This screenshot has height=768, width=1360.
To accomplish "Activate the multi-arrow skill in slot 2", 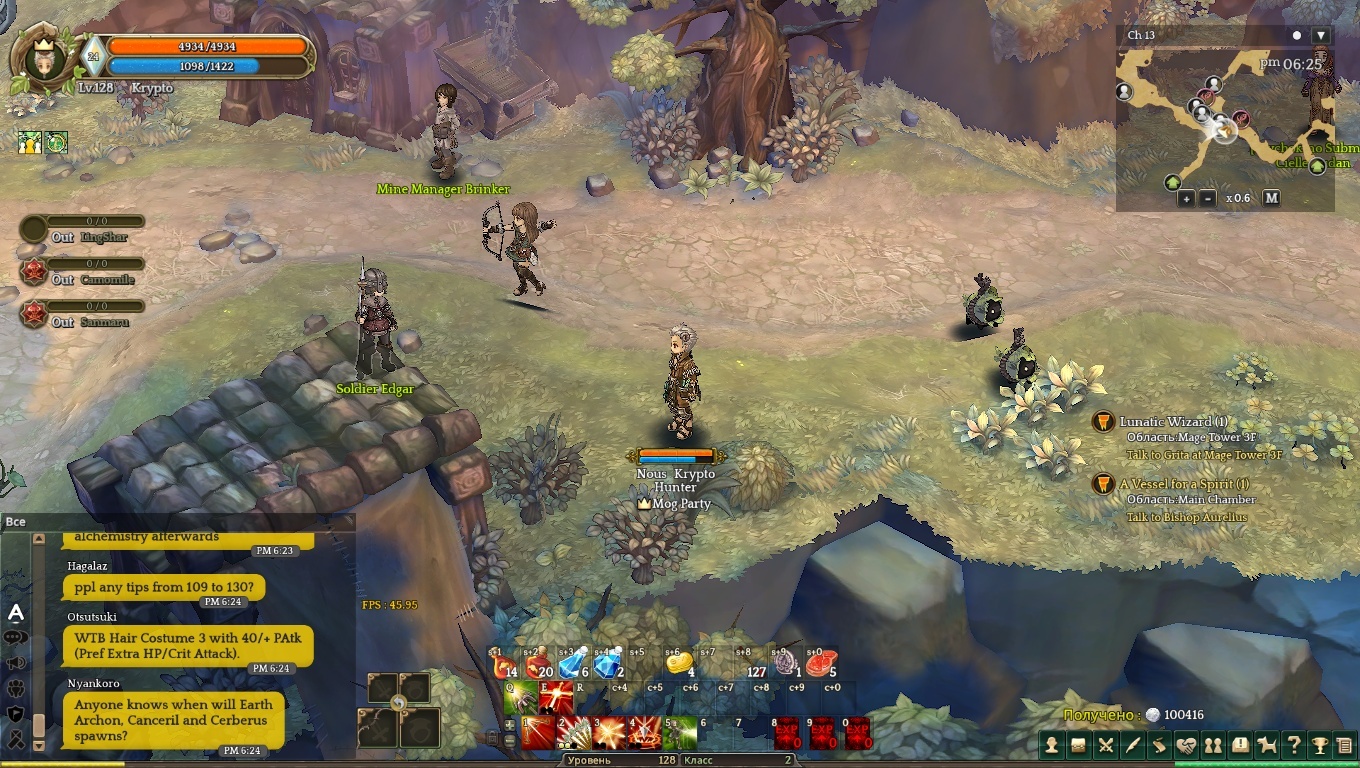I will [x=573, y=733].
